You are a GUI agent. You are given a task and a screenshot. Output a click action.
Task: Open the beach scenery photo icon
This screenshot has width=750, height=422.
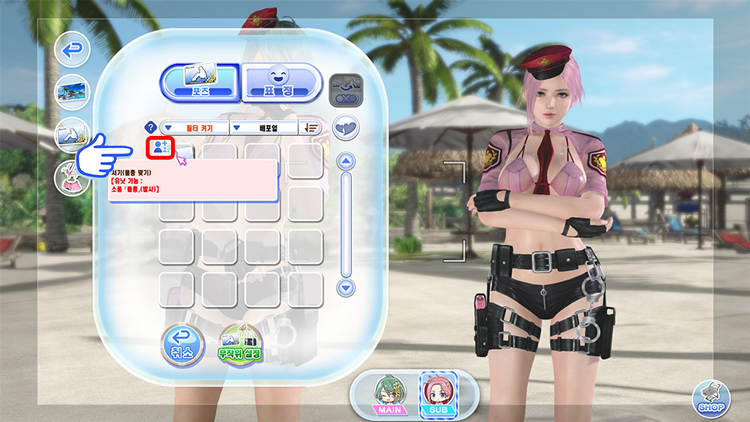72,90
